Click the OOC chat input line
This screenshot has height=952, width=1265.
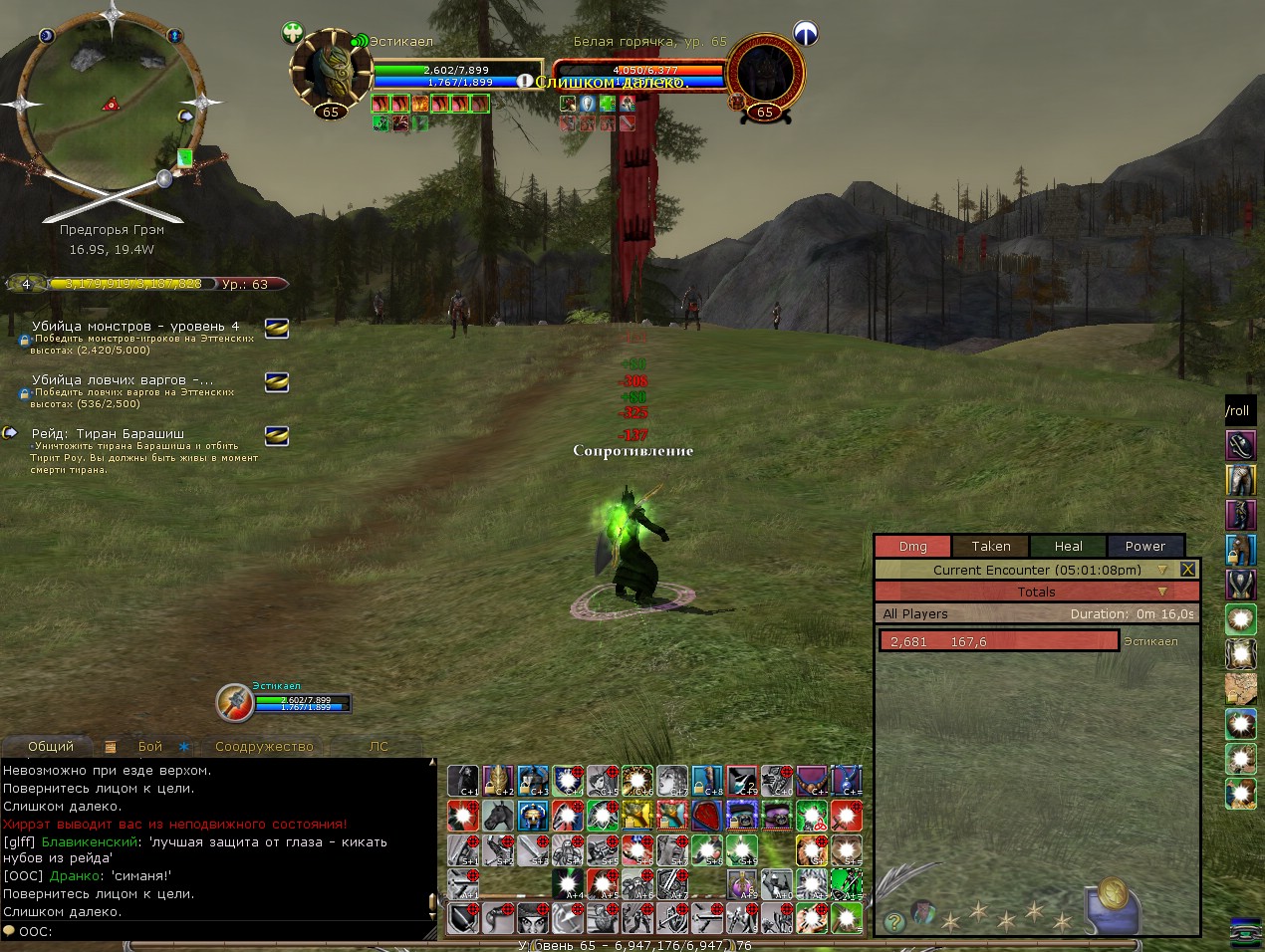pos(219,932)
